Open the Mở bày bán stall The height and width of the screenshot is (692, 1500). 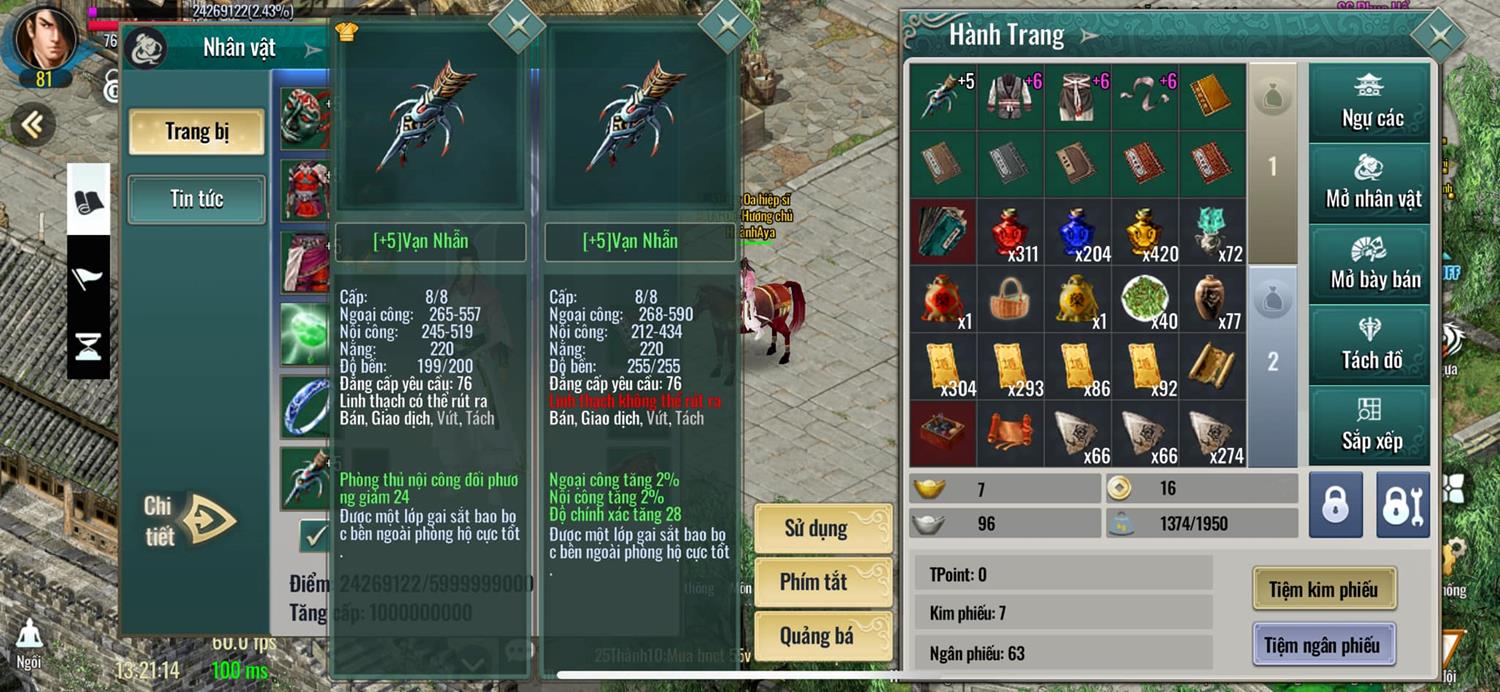[x=1371, y=264]
